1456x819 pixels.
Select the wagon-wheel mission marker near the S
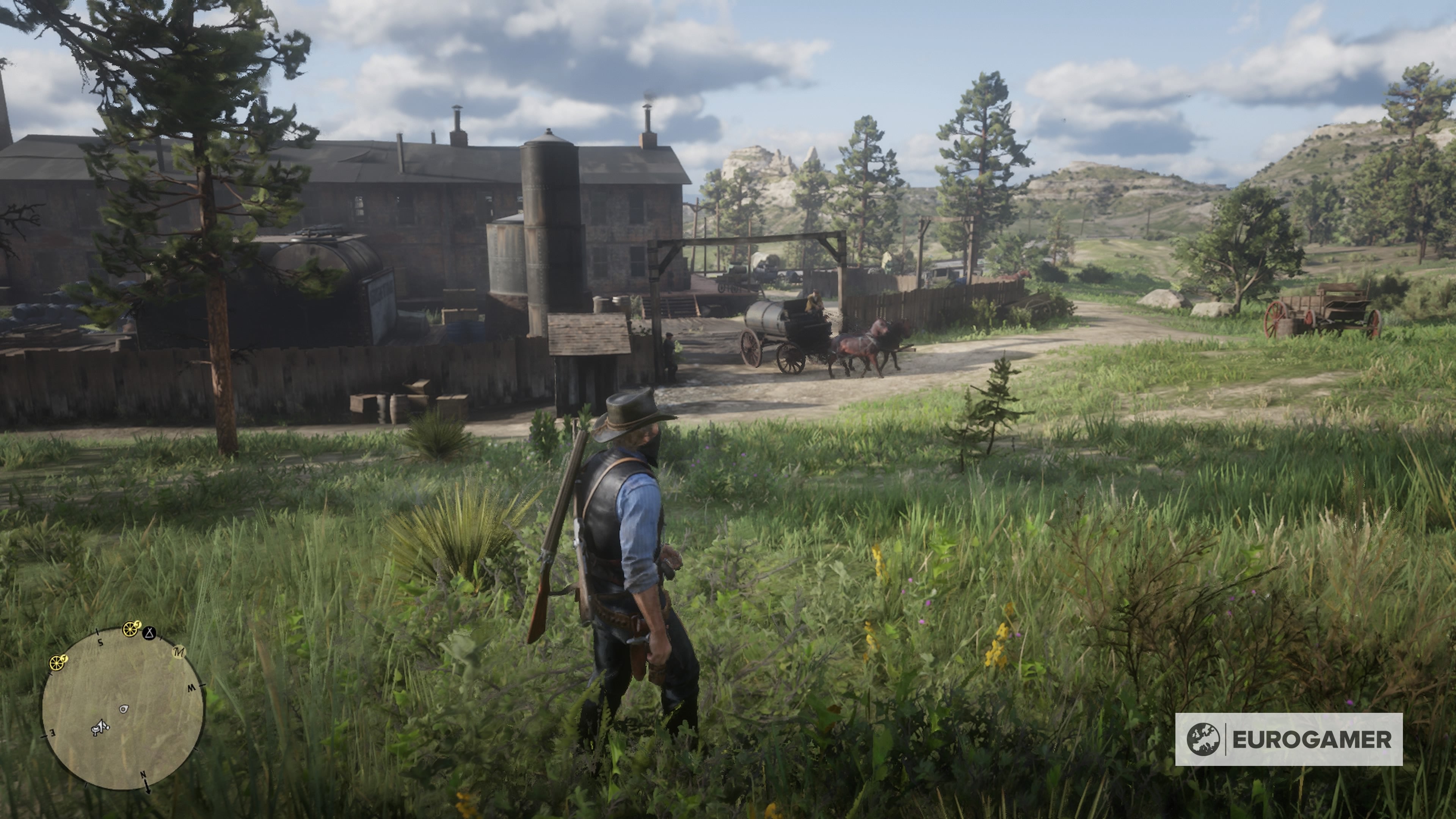coord(130,629)
